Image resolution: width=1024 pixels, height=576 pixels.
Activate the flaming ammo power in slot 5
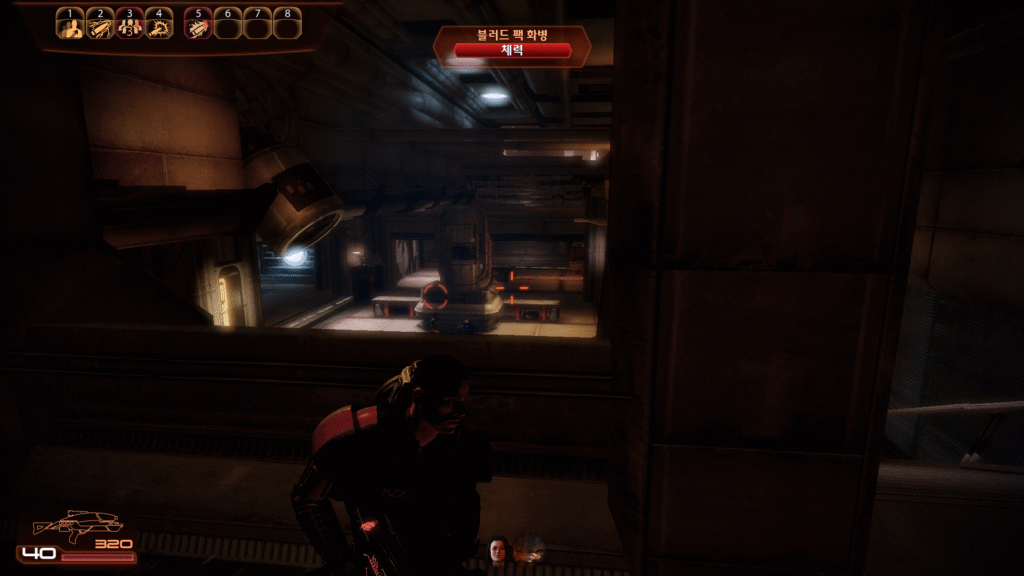tap(198, 27)
